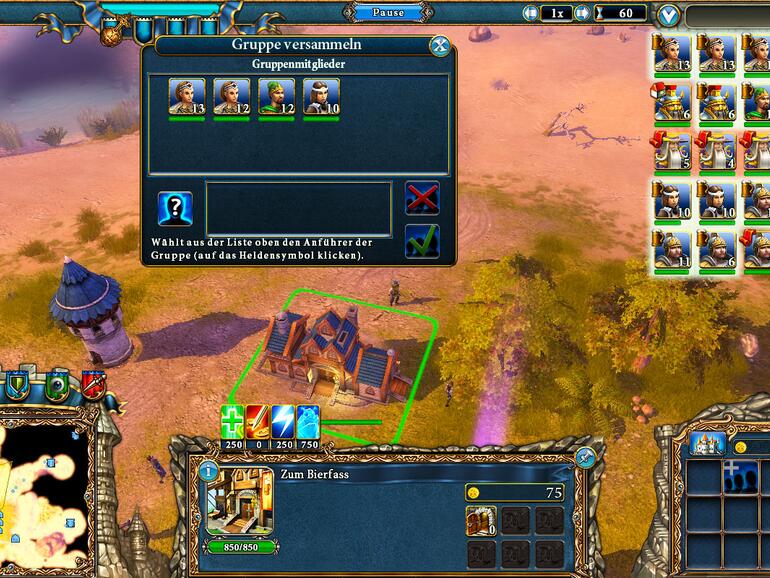
Task: Set the green eye explore flag
Action: tap(57, 384)
